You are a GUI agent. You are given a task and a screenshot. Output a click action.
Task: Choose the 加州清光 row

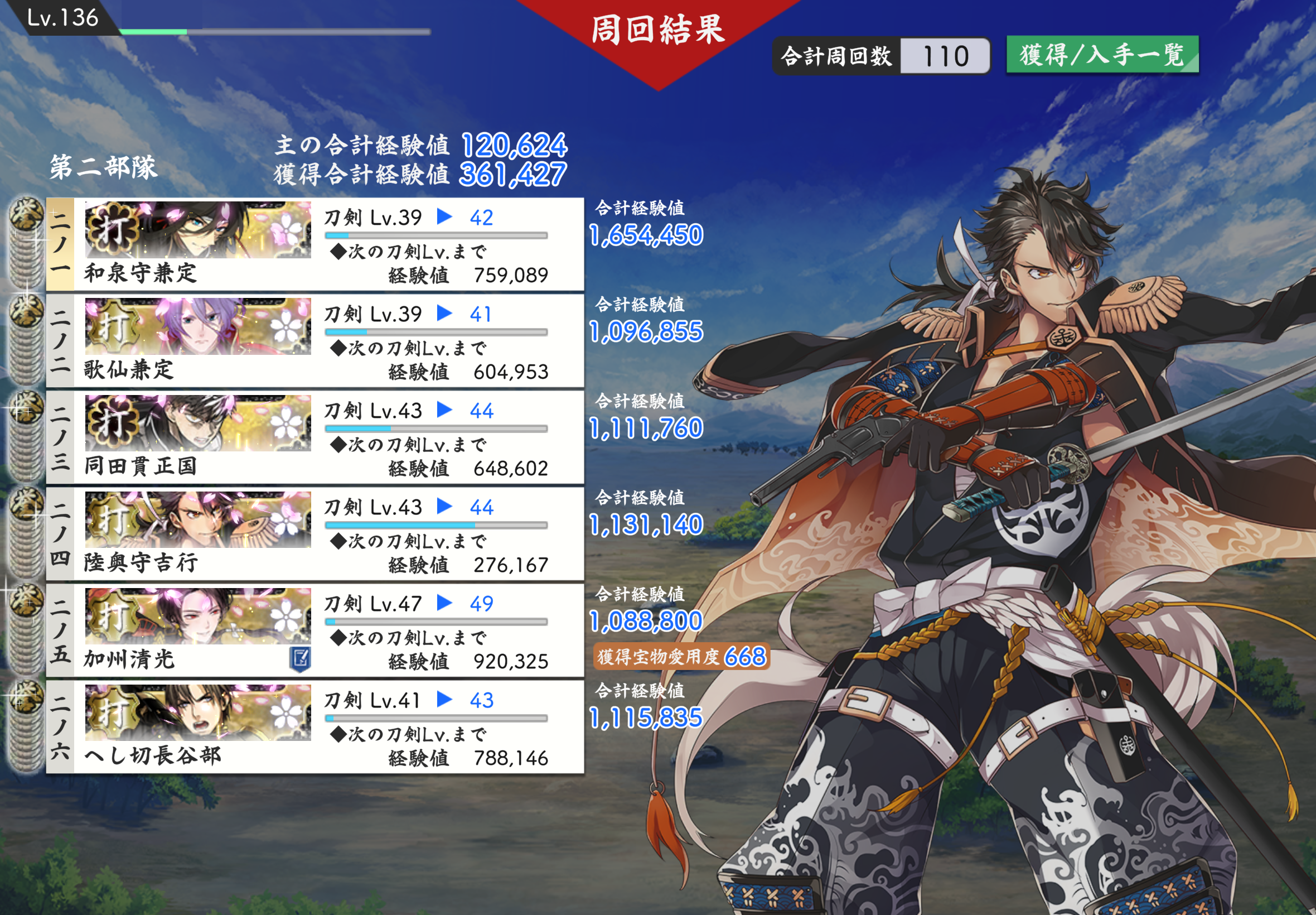(315, 630)
